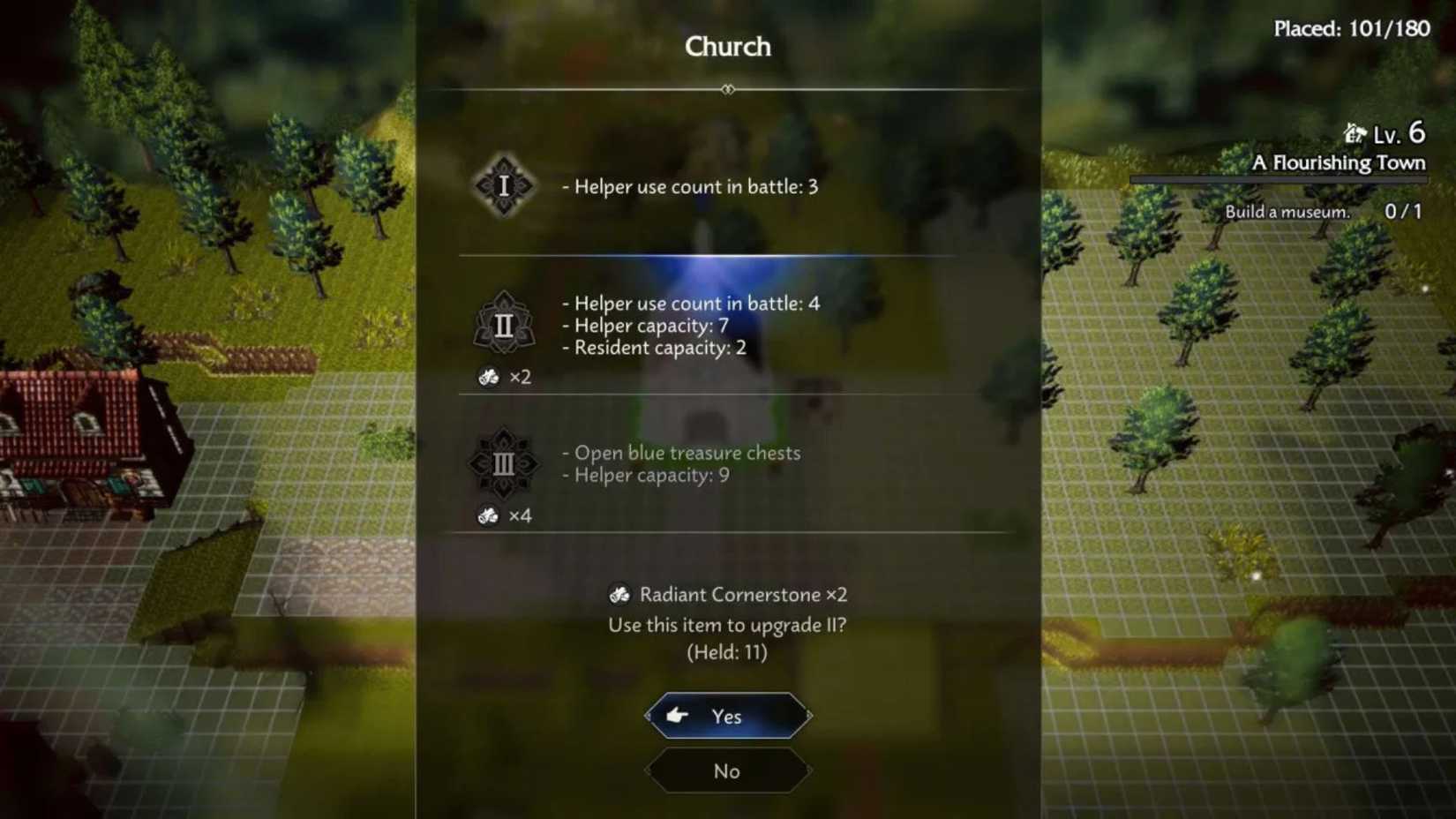The image size is (1456, 819).
Task: Expand the quest counter showing 0/1
Action: click(1404, 212)
